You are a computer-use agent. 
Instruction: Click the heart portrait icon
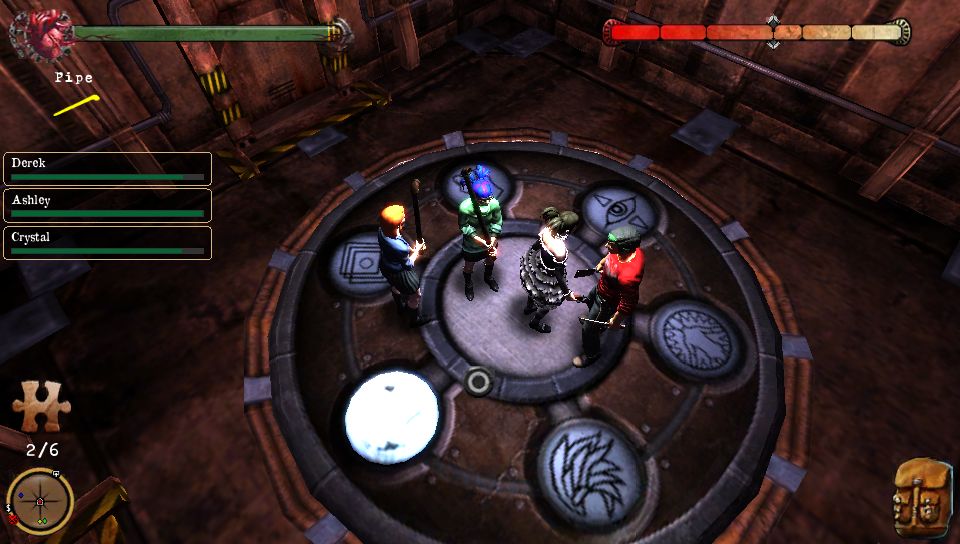pos(41,32)
